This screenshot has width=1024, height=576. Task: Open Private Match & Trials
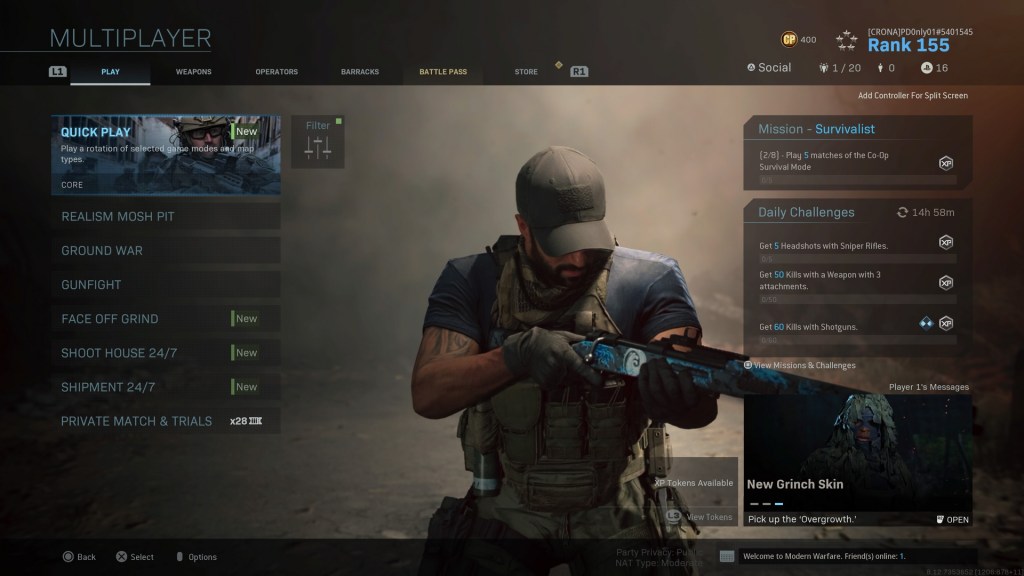point(166,421)
